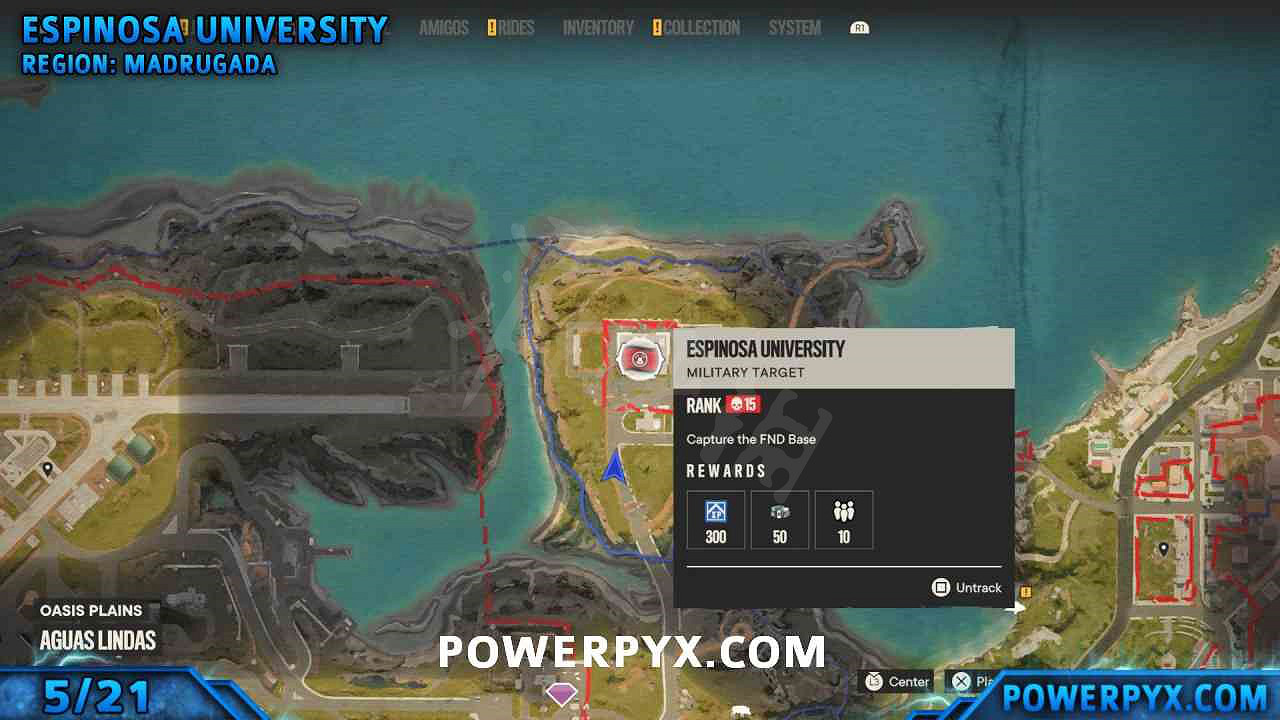Expand the RIDES section

[517, 28]
